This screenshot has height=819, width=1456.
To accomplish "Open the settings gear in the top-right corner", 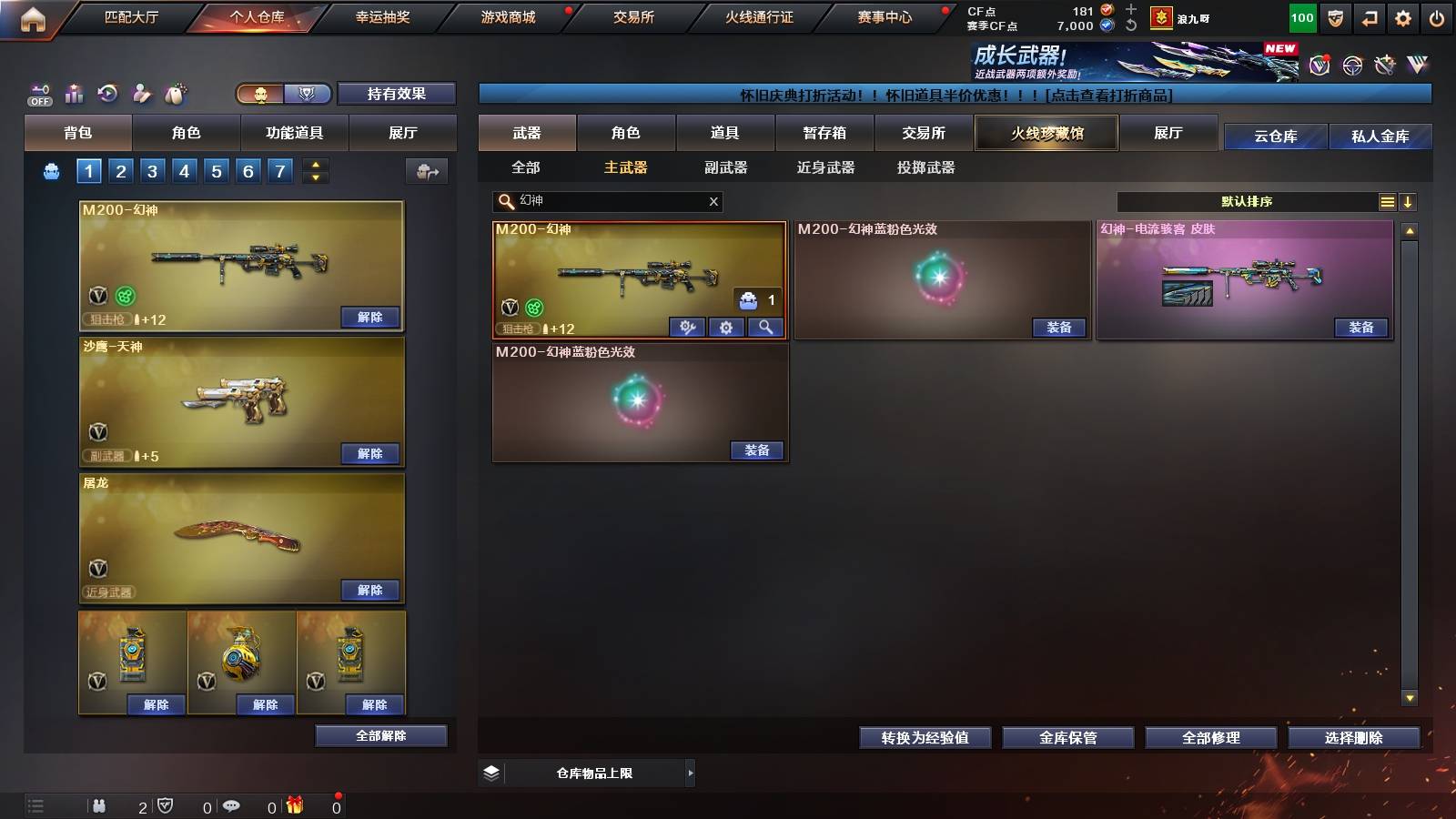I will (1404, 16).
